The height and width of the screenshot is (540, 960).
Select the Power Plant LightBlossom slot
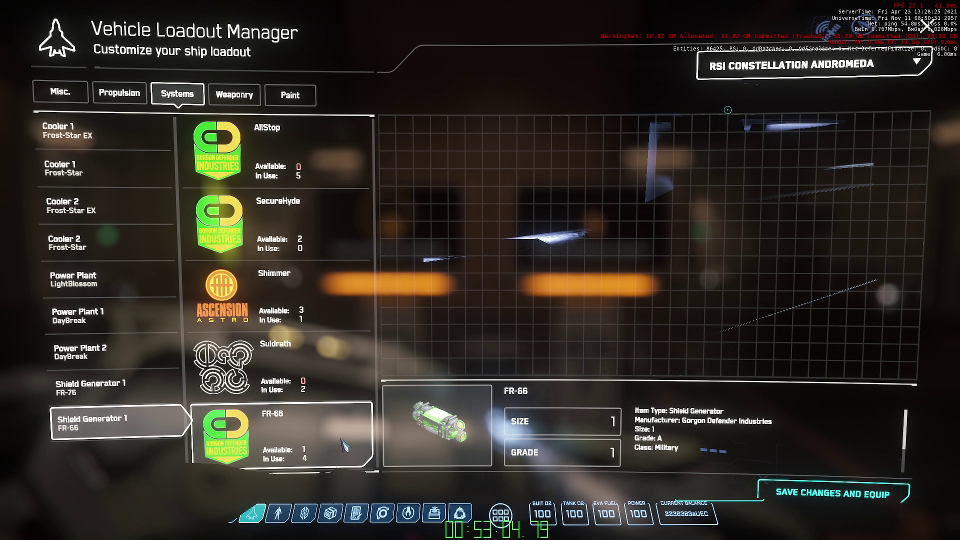pos(109,279)
